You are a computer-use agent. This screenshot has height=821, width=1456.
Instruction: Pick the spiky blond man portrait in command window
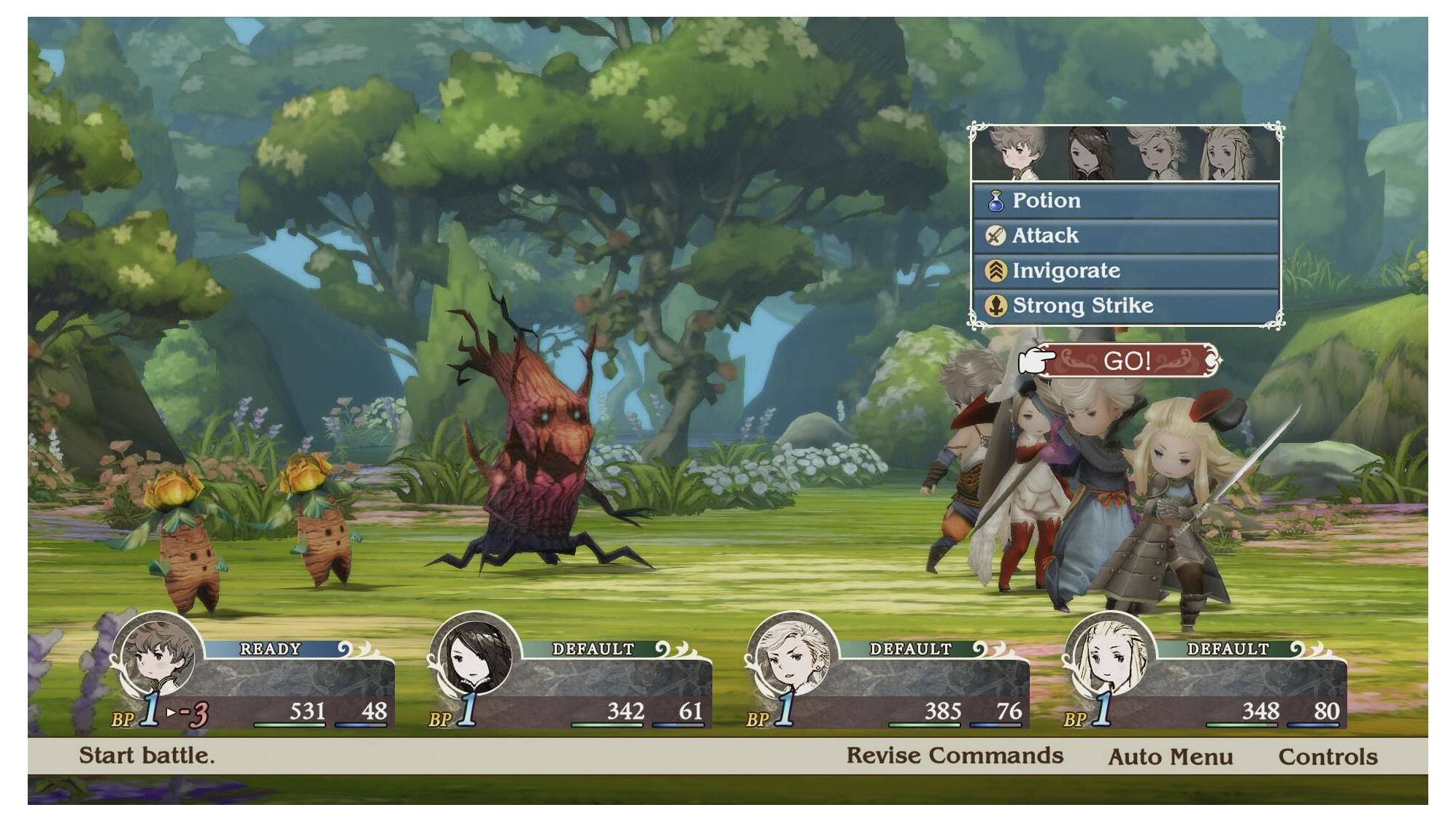pos(1158,154)
